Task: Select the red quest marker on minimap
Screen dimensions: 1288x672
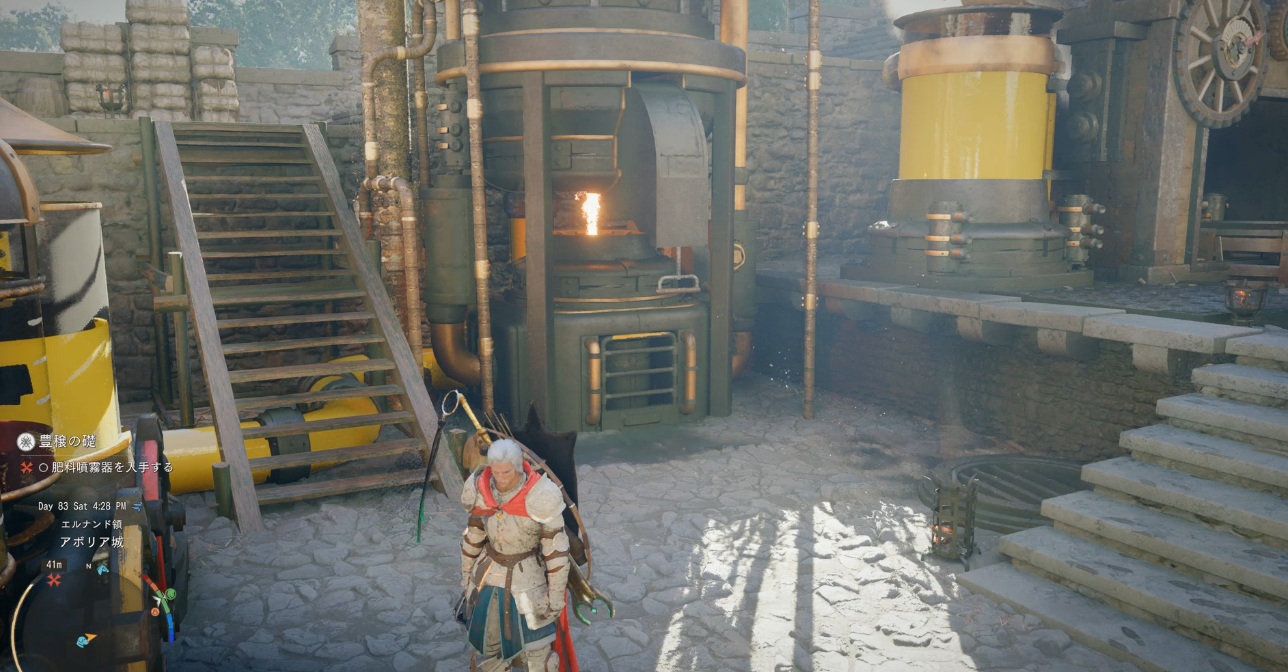Action: tap(53, 580)
